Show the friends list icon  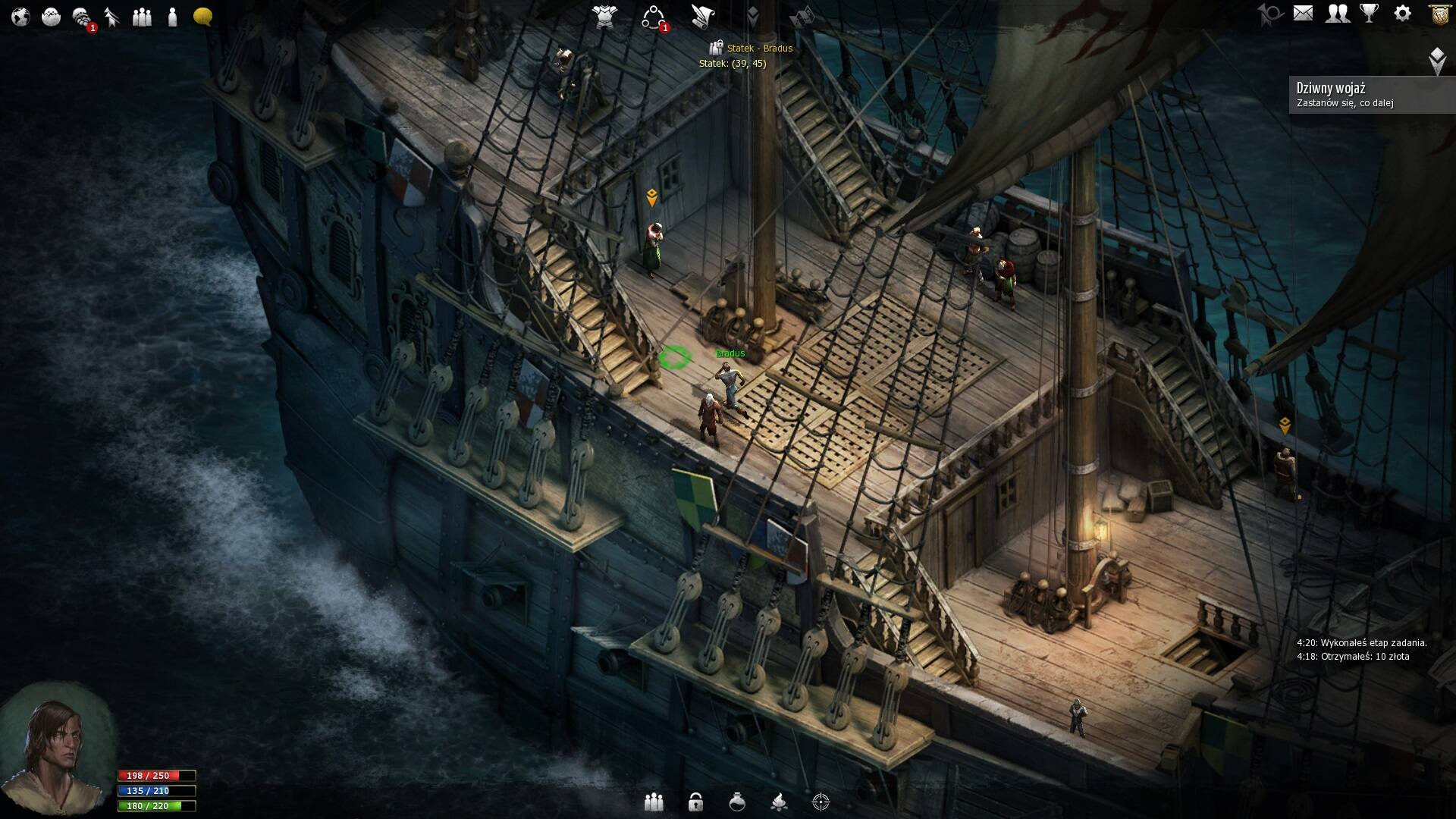point(1337,14)
